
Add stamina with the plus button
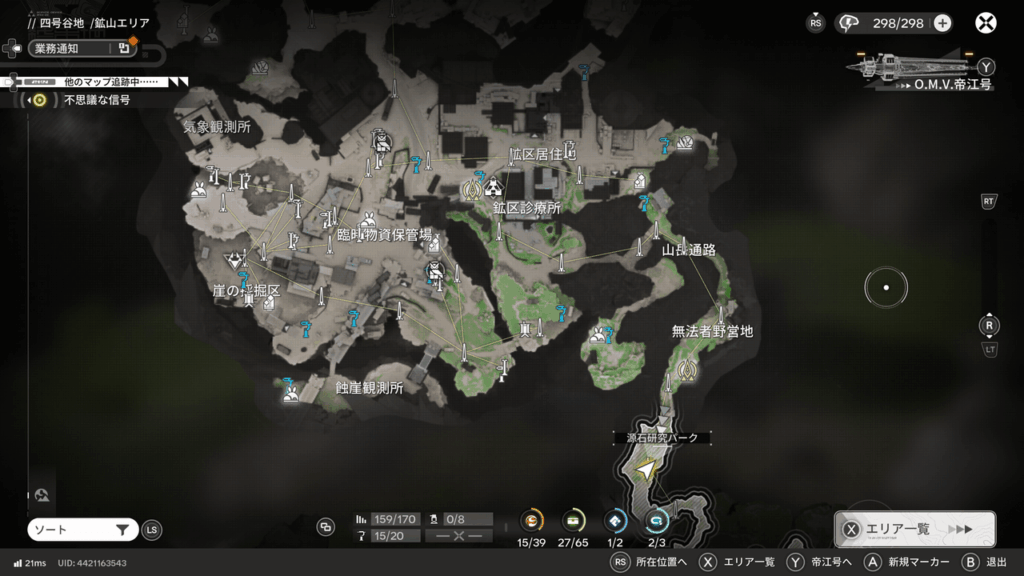coord(942,23)
